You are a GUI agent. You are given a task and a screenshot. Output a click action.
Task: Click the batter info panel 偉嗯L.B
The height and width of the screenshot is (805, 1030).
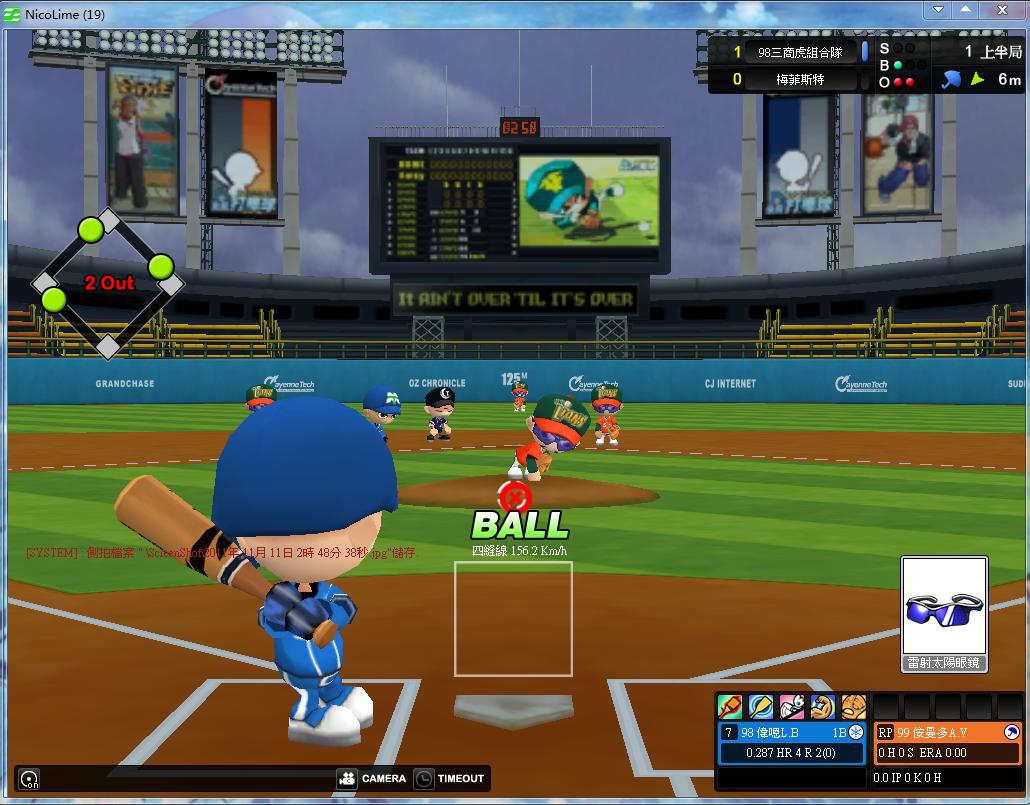point(792,742)
